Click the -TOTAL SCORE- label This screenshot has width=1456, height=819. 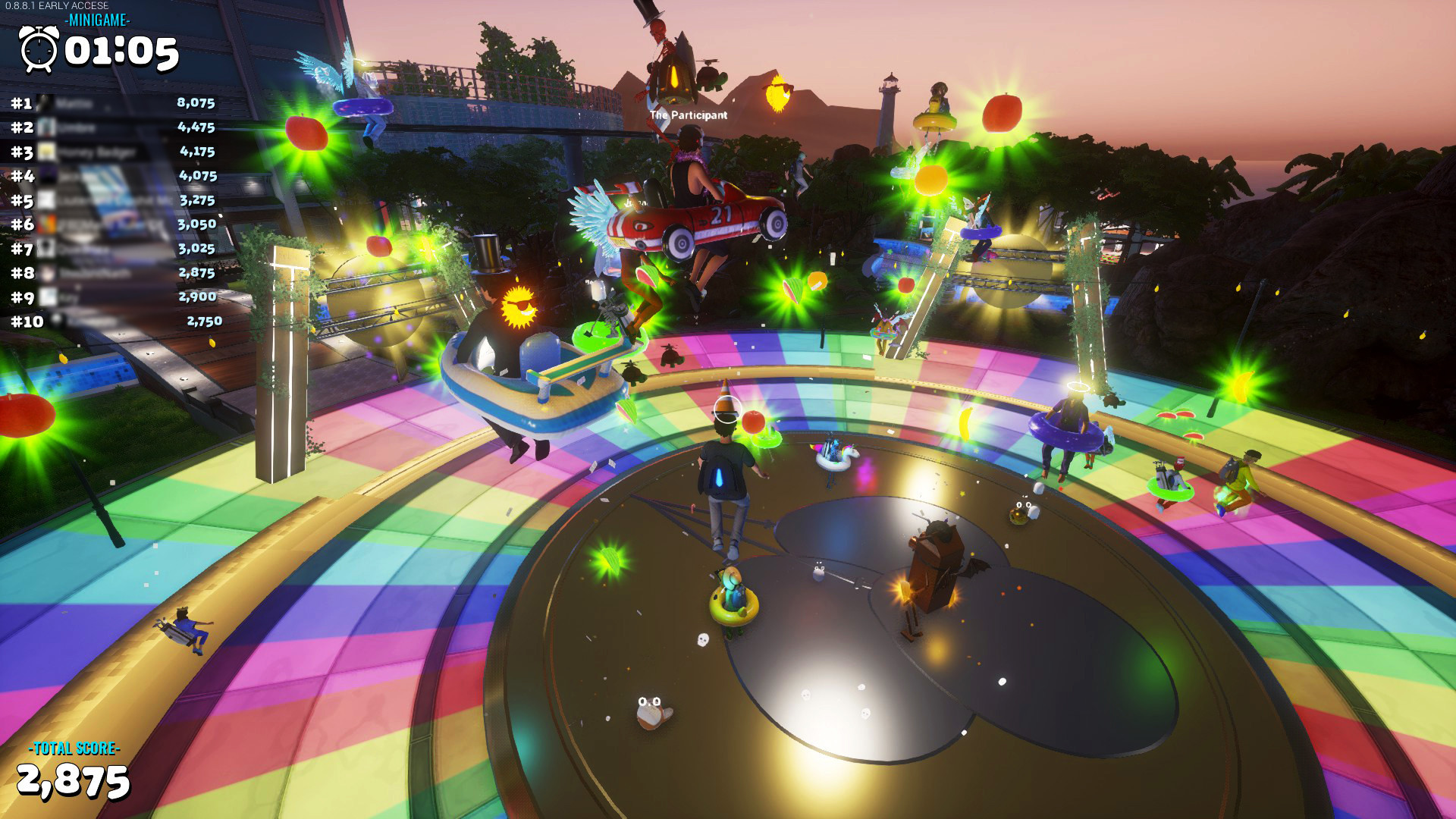coord(74,750)
